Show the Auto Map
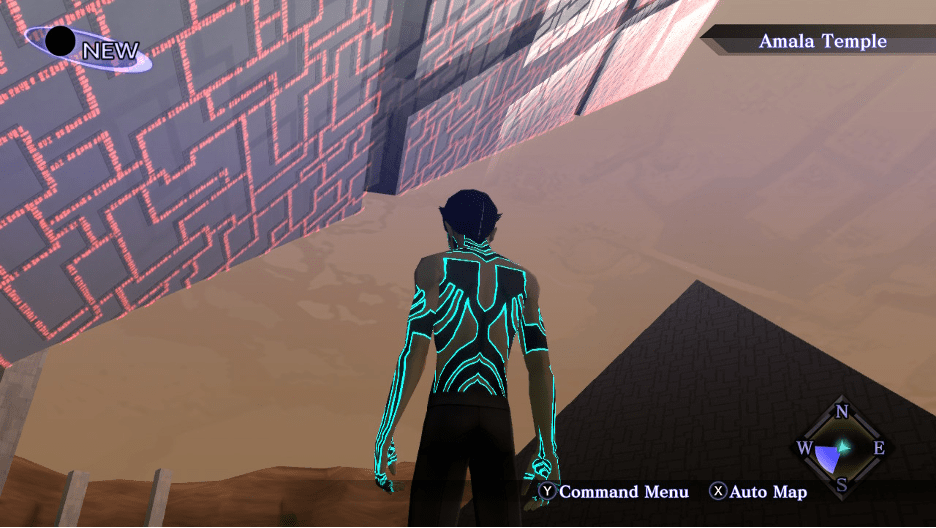 click(x=758, y=492)
